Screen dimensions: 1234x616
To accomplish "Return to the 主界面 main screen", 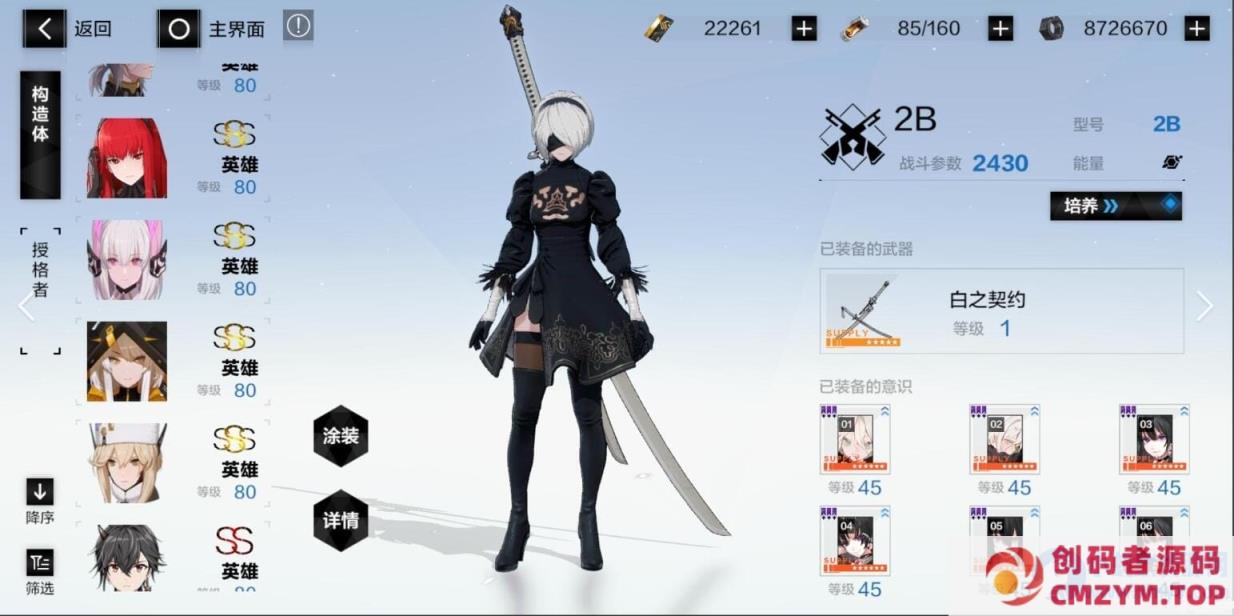I will pos(213,29).
